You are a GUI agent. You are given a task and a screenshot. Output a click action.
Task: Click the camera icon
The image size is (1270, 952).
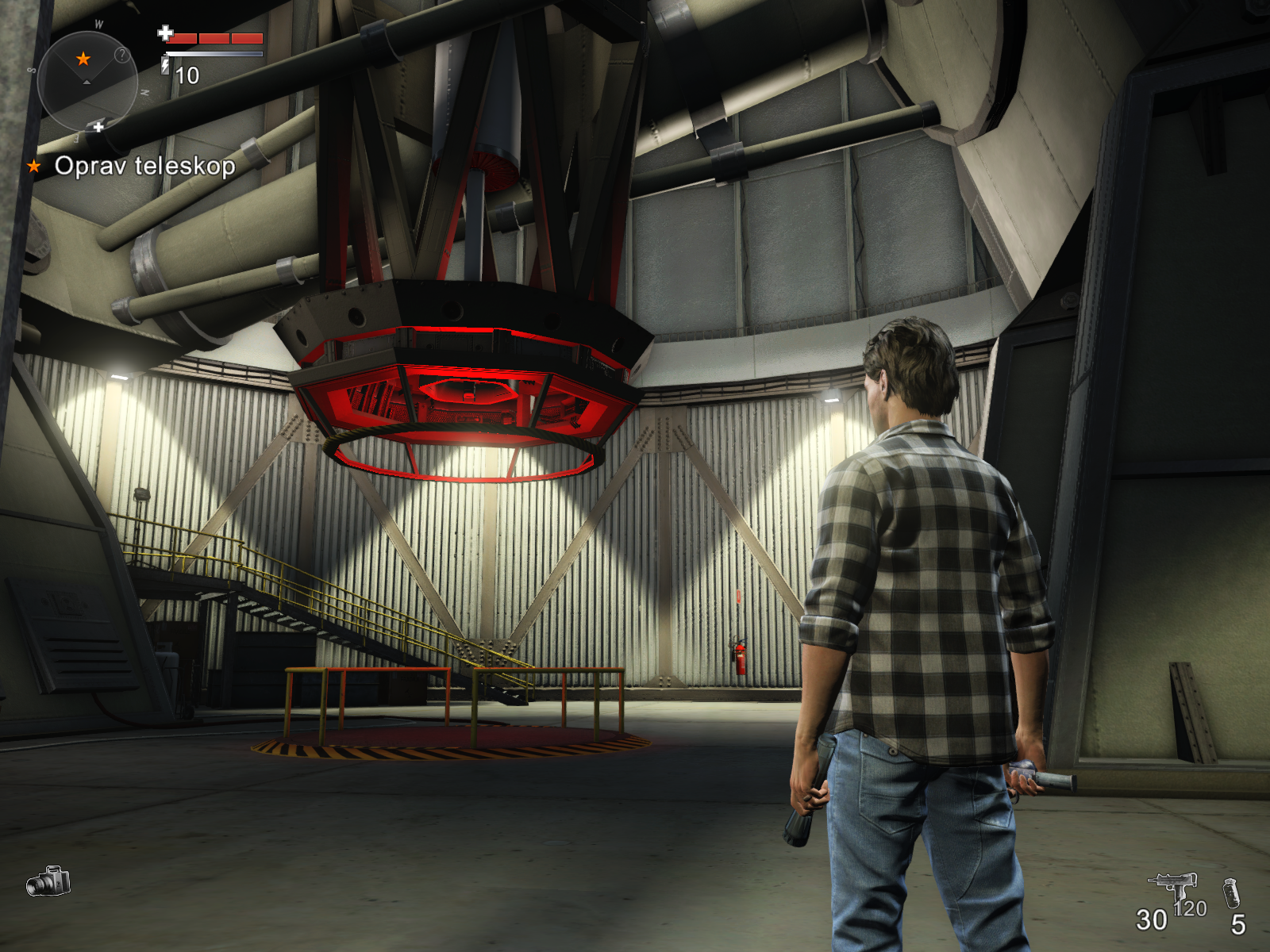(48, 881)
